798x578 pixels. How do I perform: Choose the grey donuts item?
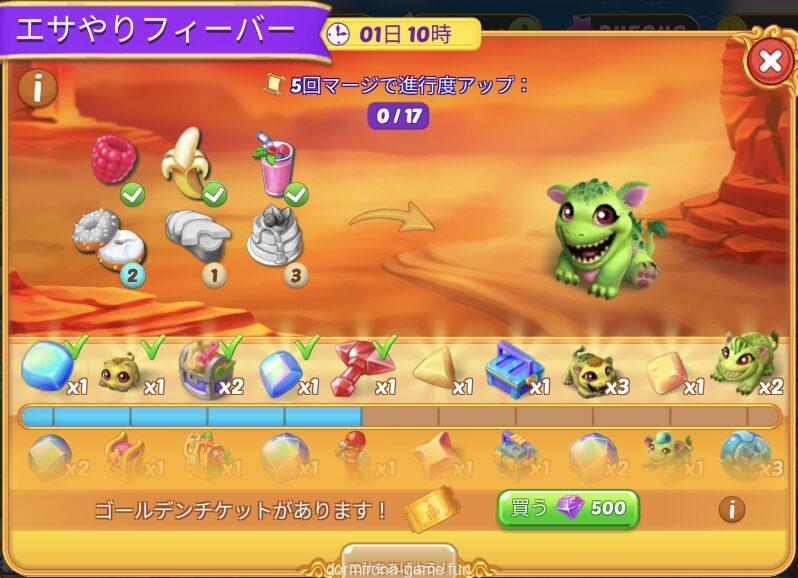(102, 239)
